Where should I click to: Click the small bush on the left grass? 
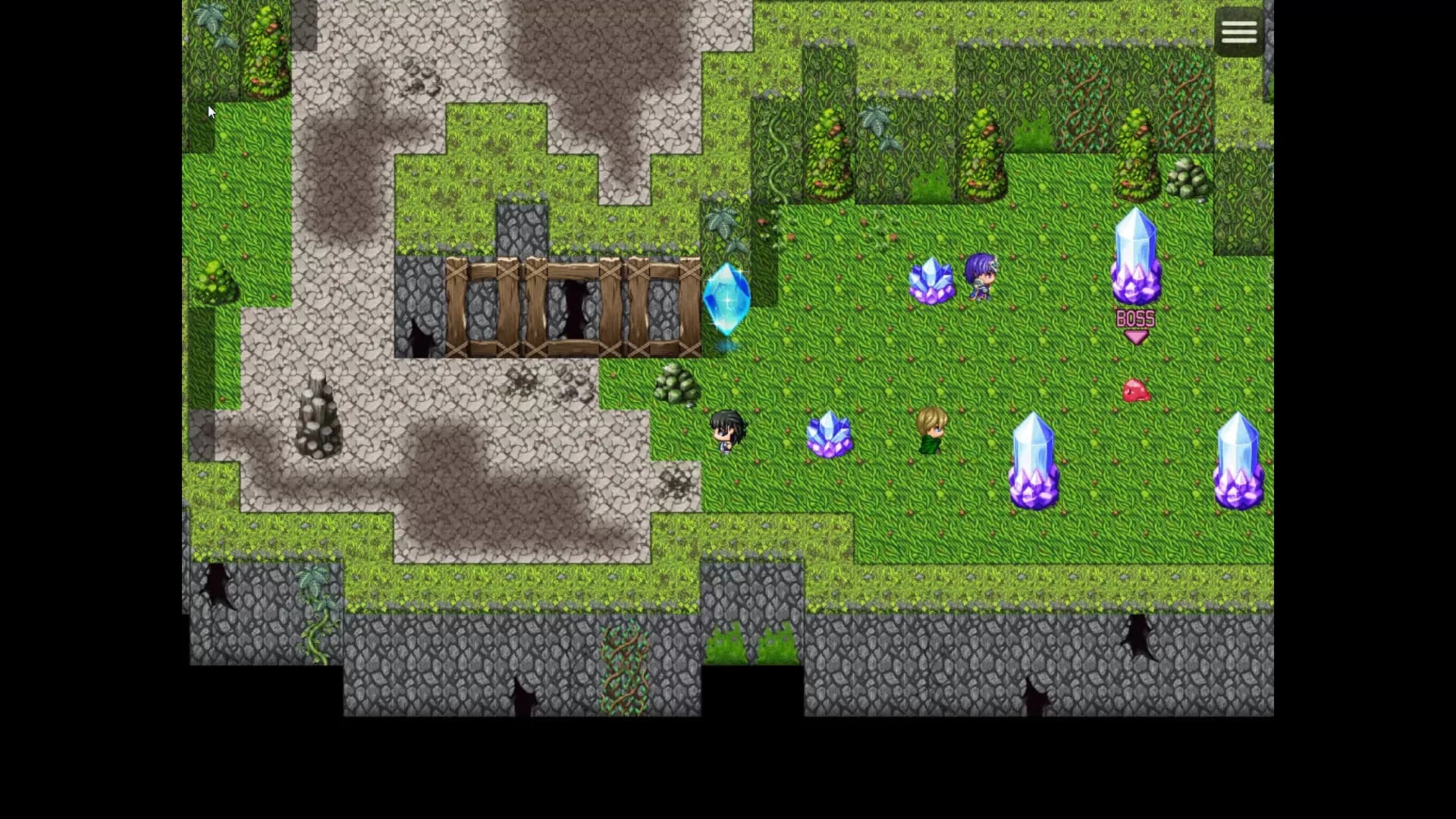215,279
